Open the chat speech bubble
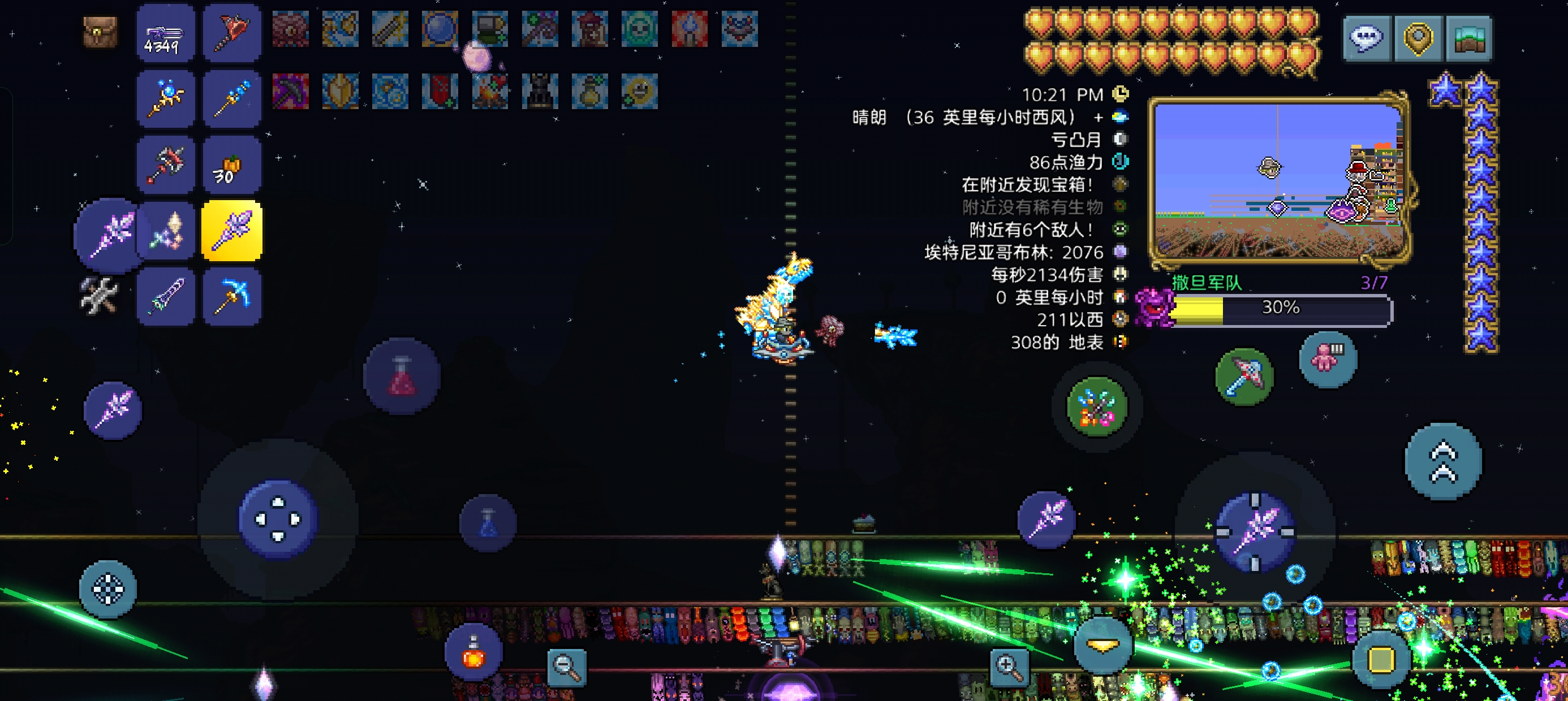1568x701 pixels. [x=1366, y=38]
